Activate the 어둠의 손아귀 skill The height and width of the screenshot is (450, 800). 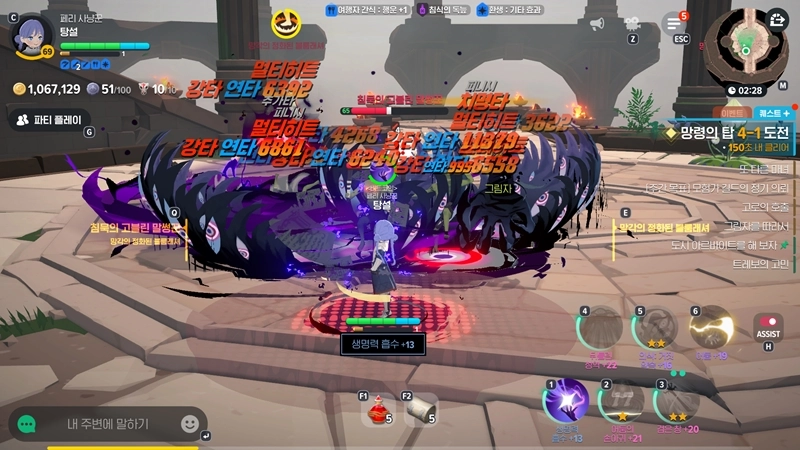pyautogui.click(x=621, y=404)
